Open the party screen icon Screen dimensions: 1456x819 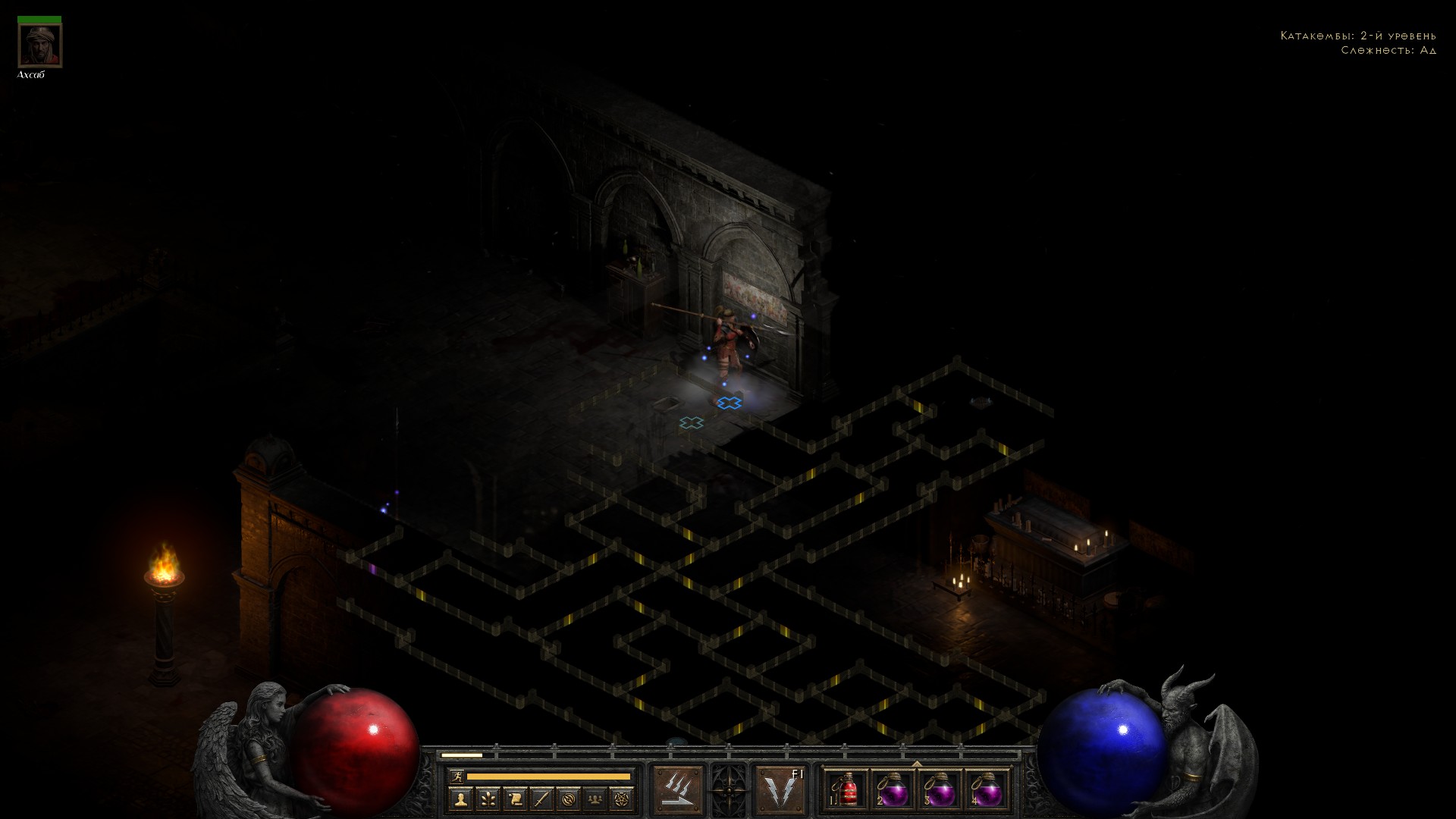coord(596,799)
